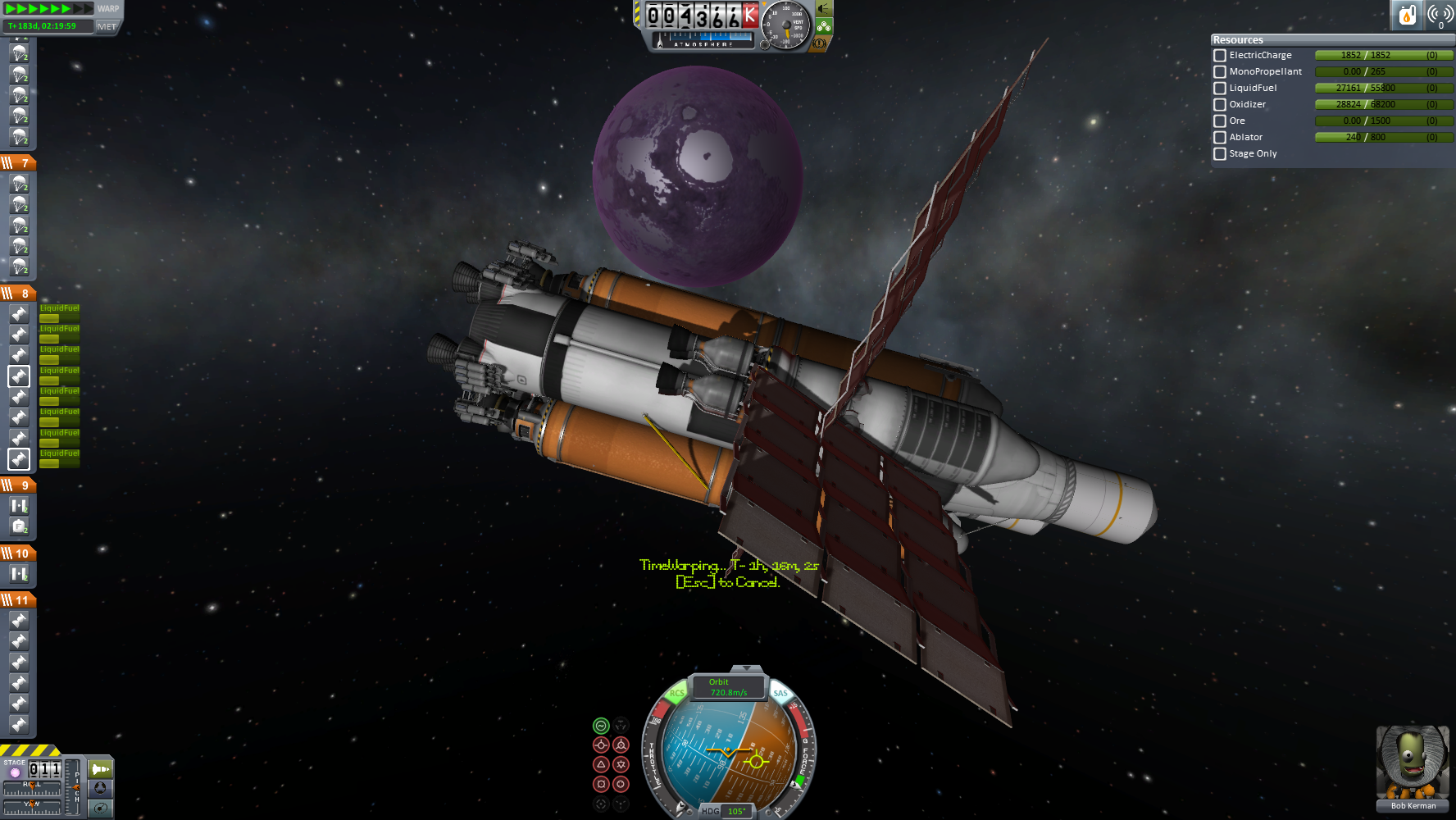
Task: Click the Orbit speed readout to cycle mode
Action: tap(728, 687)
